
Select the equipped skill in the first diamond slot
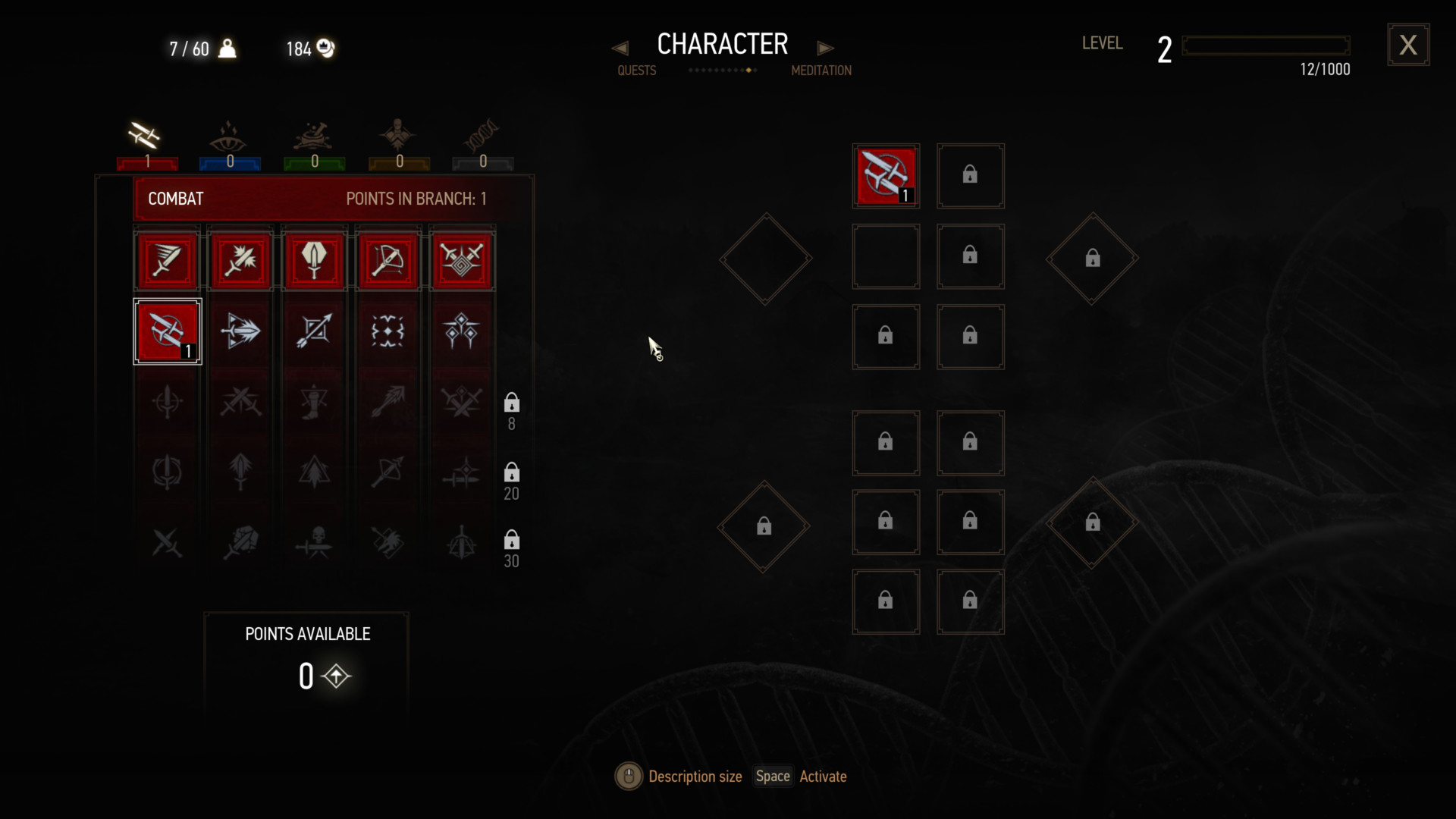coord(886,176)
